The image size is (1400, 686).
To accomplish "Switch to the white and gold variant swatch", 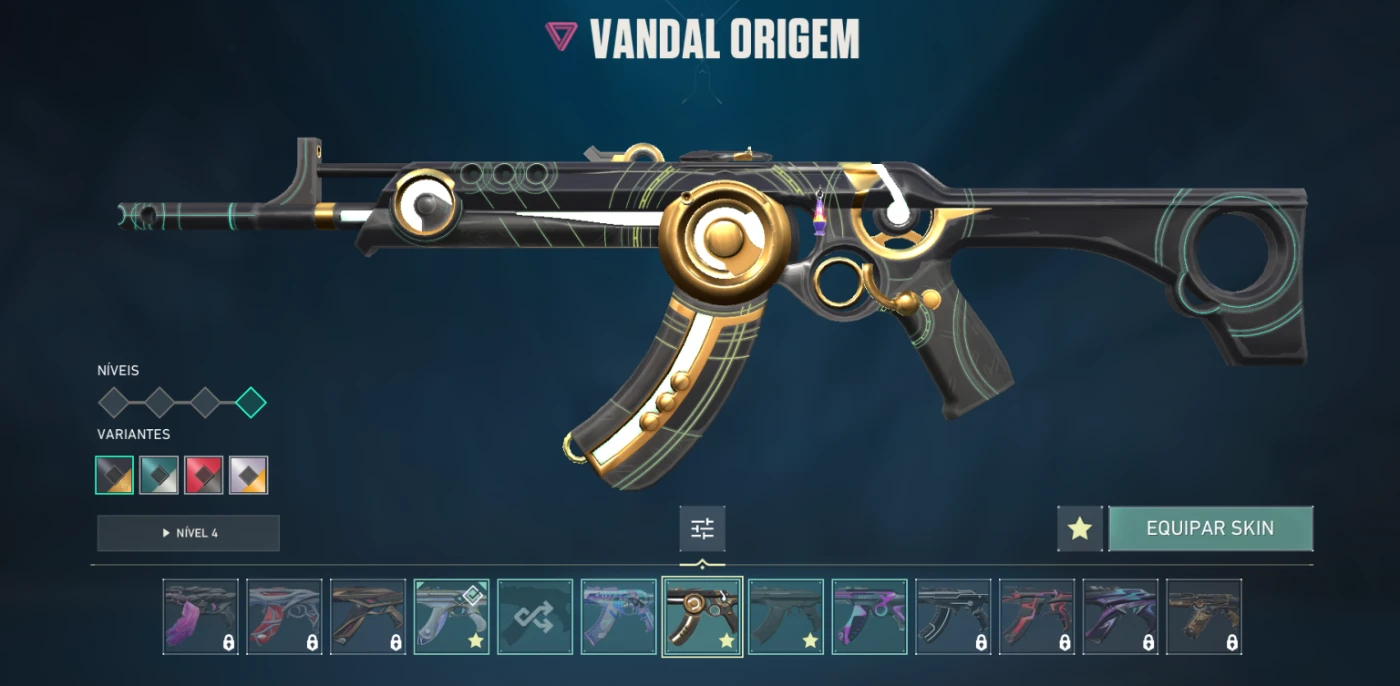I will pyautogui.click(x=249, y=475).
